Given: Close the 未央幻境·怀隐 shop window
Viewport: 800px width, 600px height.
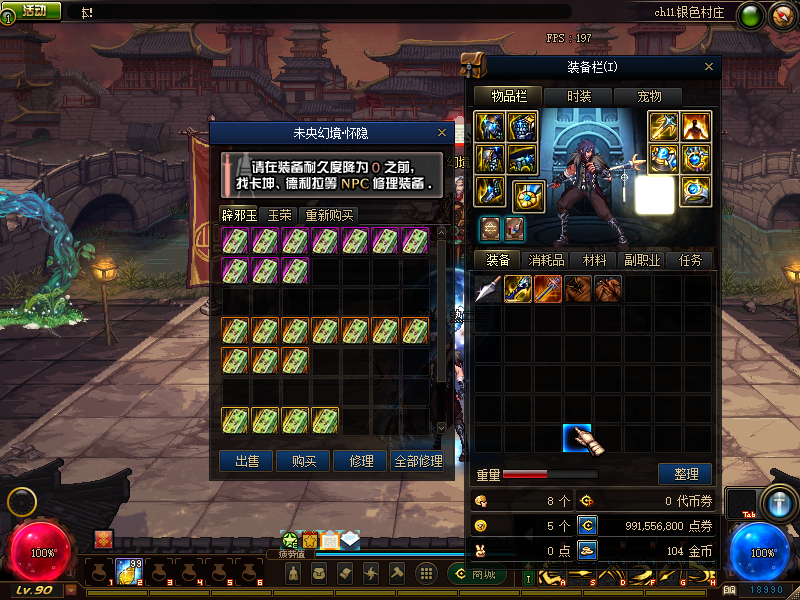Looking at the screenshot, I should pos(442,132).
